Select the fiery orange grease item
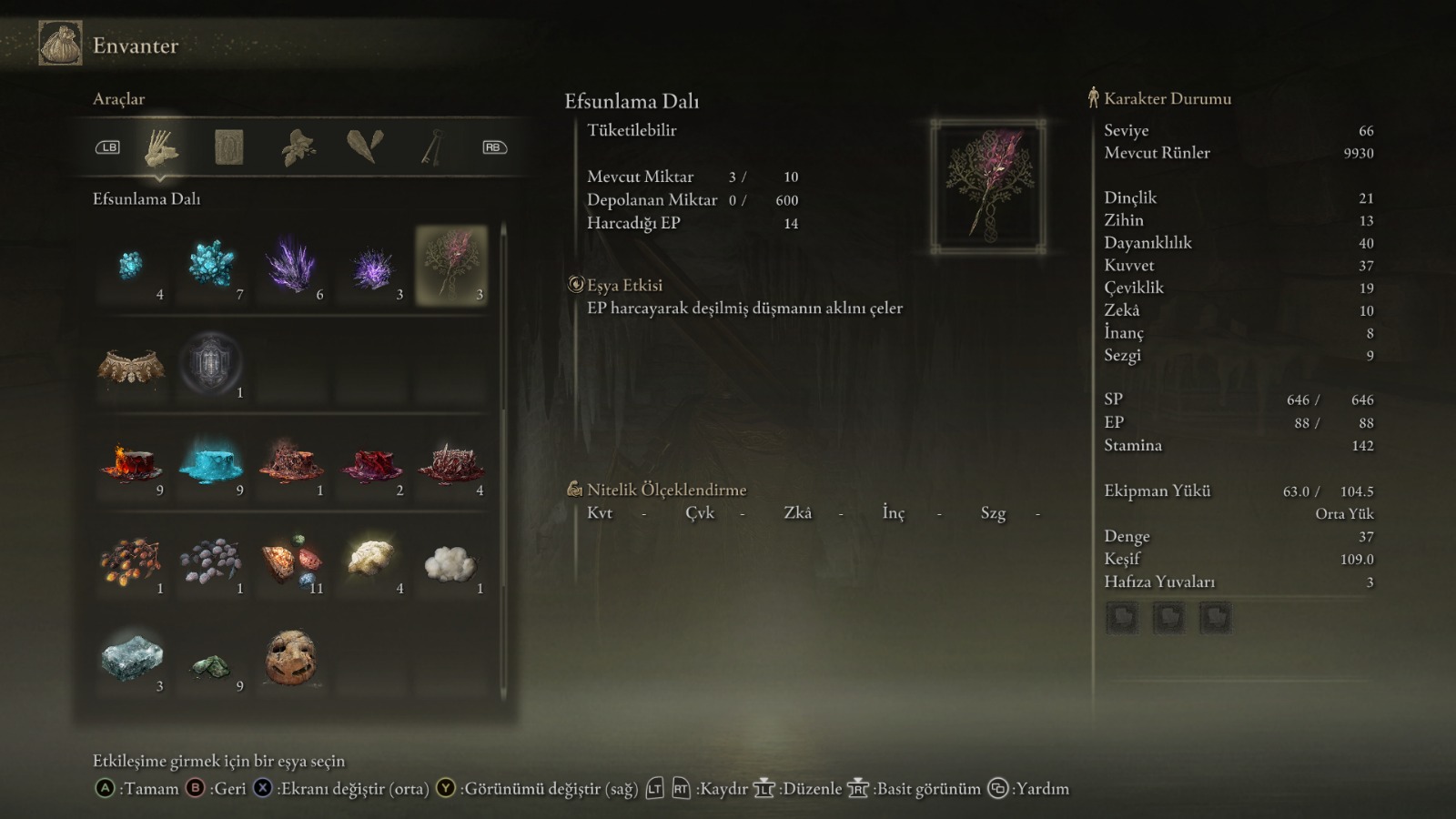Screen dimensions: 1456x819 (x=132, y=462)
